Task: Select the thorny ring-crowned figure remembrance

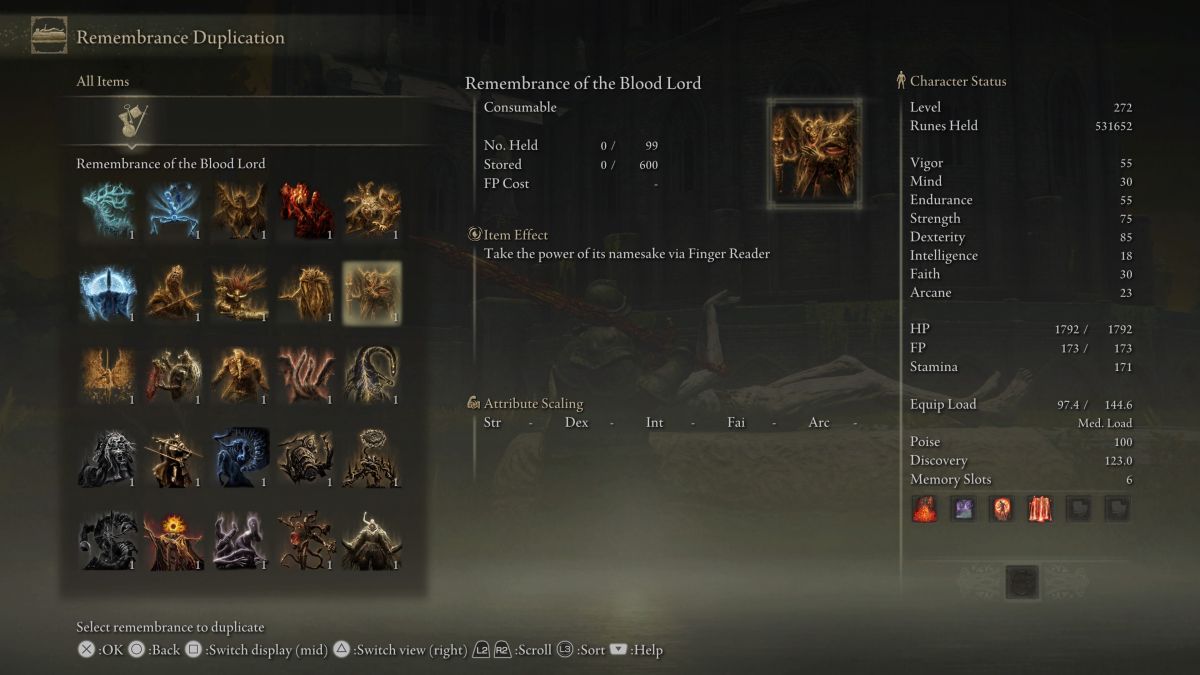Action: click(372, 458)
